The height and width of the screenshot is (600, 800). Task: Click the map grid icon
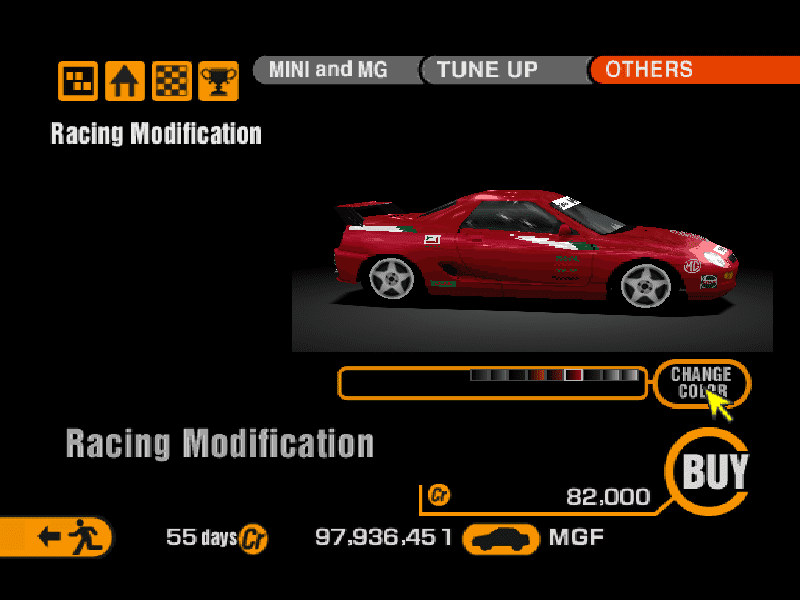[78, 81]
